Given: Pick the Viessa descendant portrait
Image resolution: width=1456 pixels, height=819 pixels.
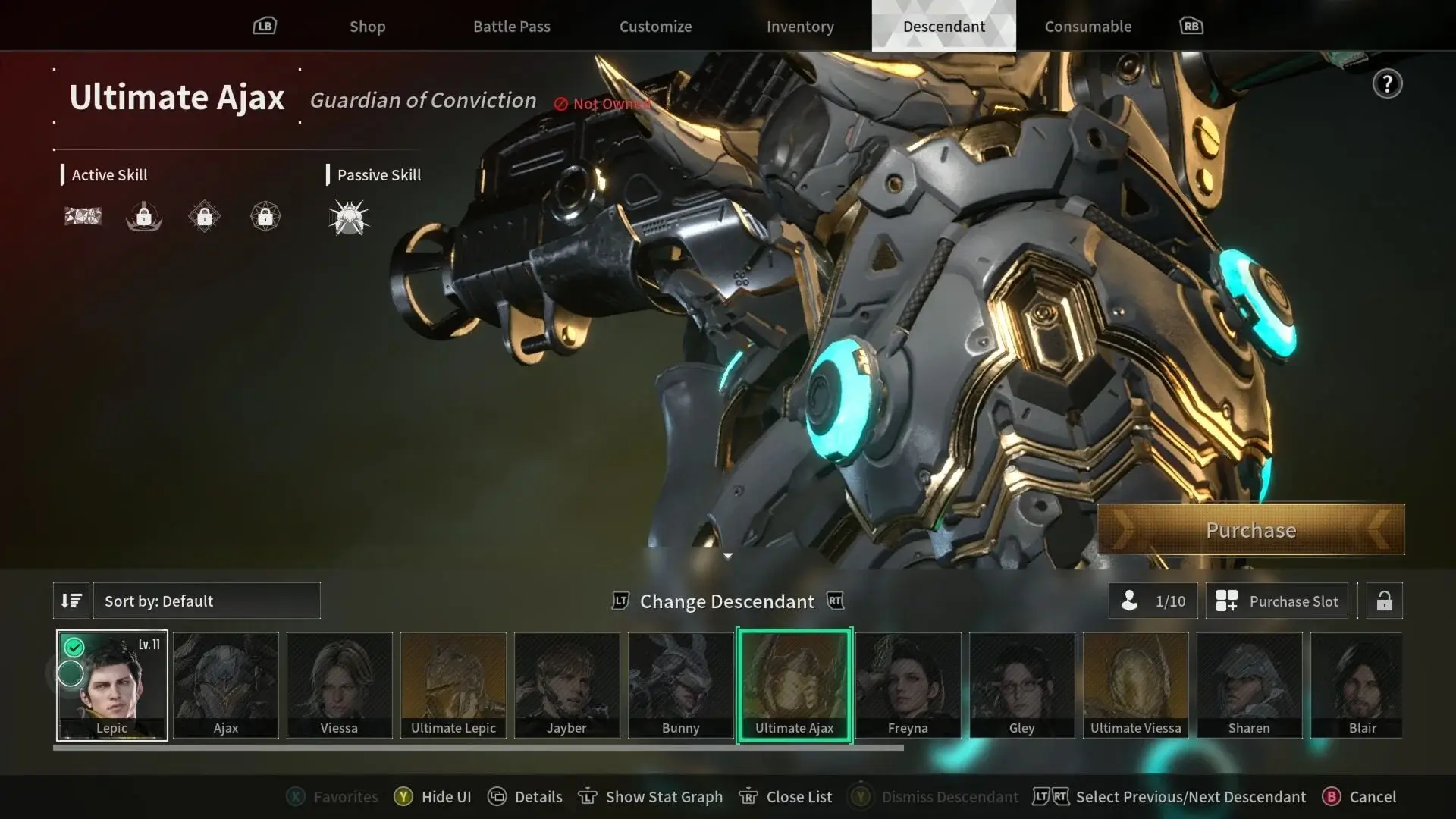Looking at the screenshot, I should pos(339,685).
